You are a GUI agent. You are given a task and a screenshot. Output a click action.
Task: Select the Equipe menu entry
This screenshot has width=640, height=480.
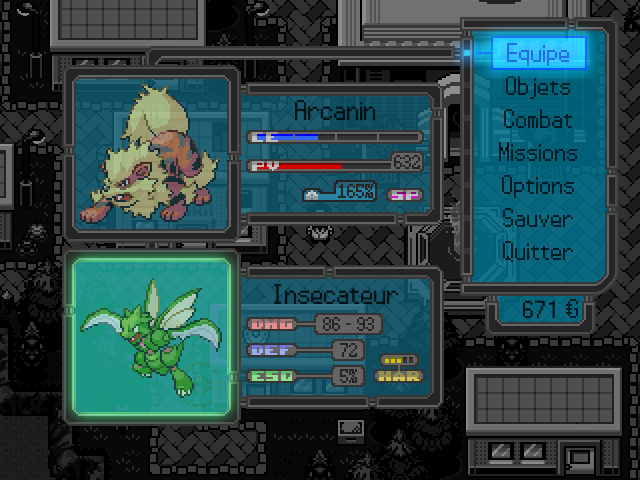click(538, 53)
